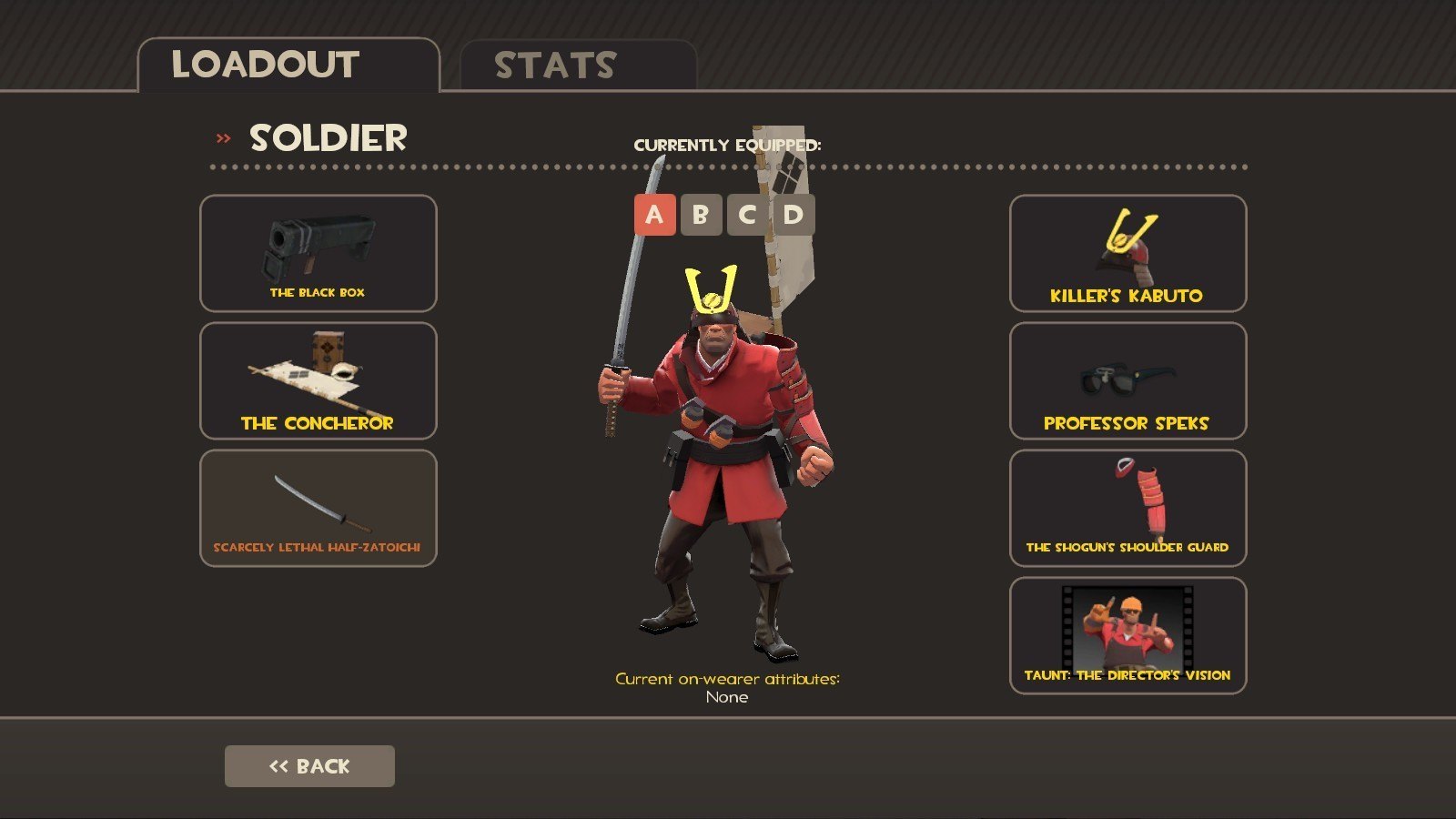Go back with the Back button
1456x819 pixels.
(309, 766)
